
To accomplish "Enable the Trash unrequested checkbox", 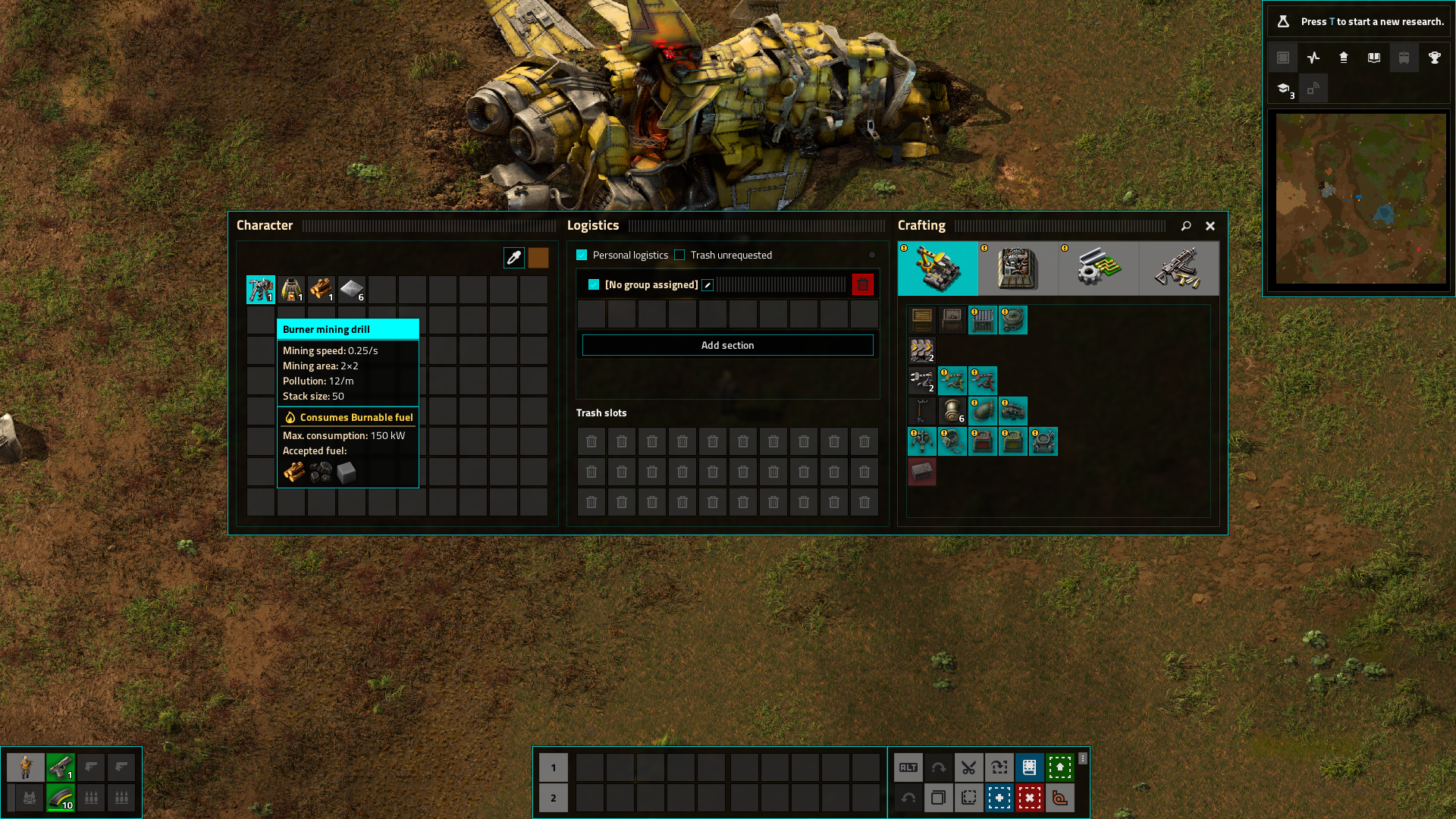I will coord(679,256).
